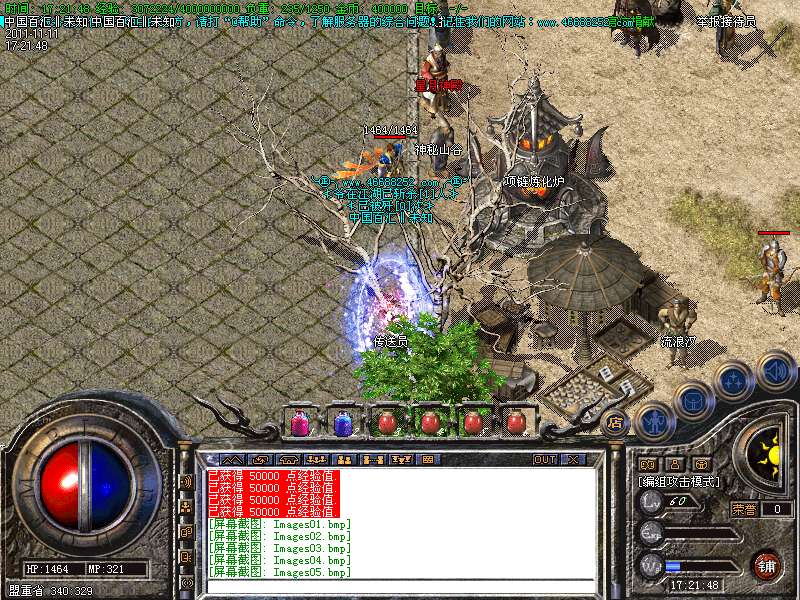Click the sound-wave icon left of the chat
This screenshot has height=600, width=800.
click(186, 481)
